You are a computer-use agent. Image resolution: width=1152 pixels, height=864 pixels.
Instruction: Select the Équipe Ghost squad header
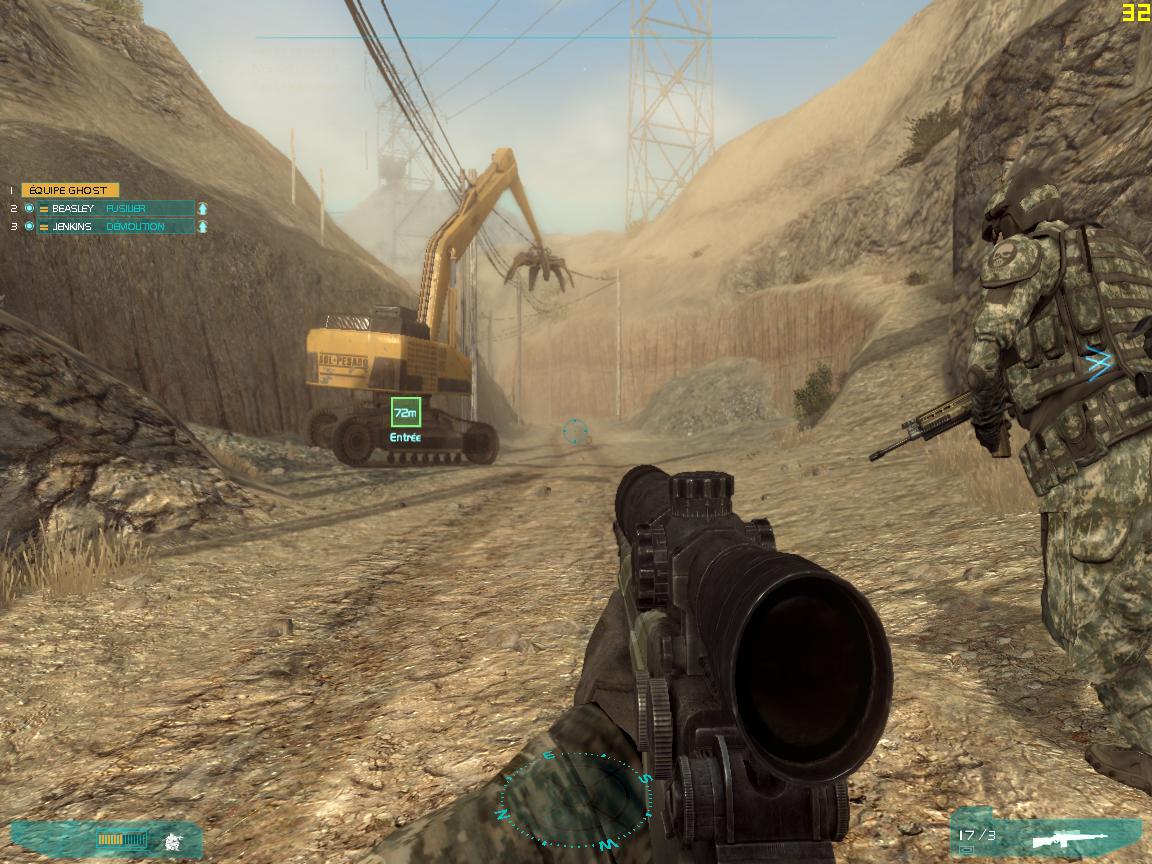coord(70,190)
